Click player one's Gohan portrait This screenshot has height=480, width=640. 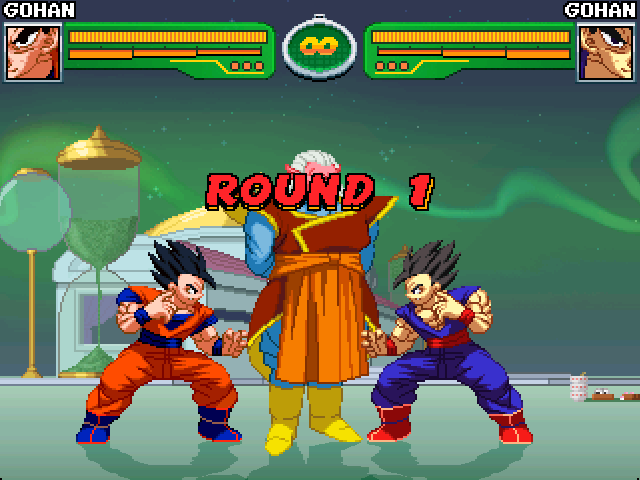[32, 51]
